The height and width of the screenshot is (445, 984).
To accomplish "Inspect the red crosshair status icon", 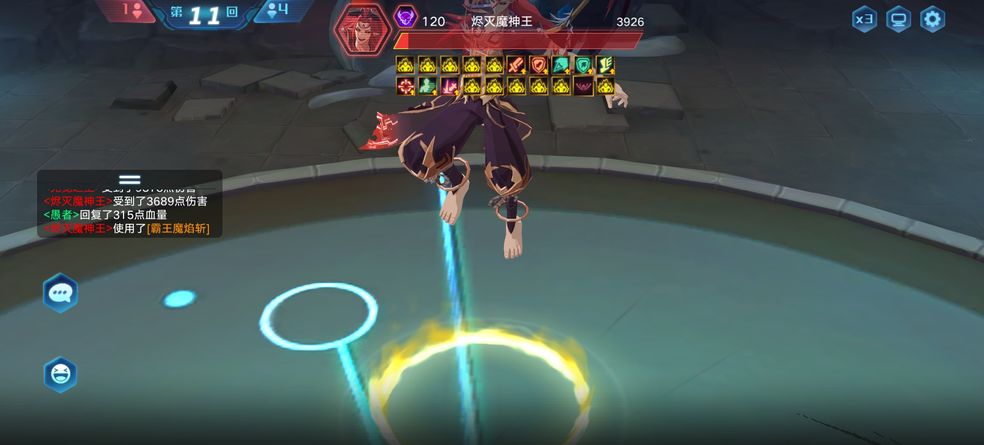I will (405, 86).
